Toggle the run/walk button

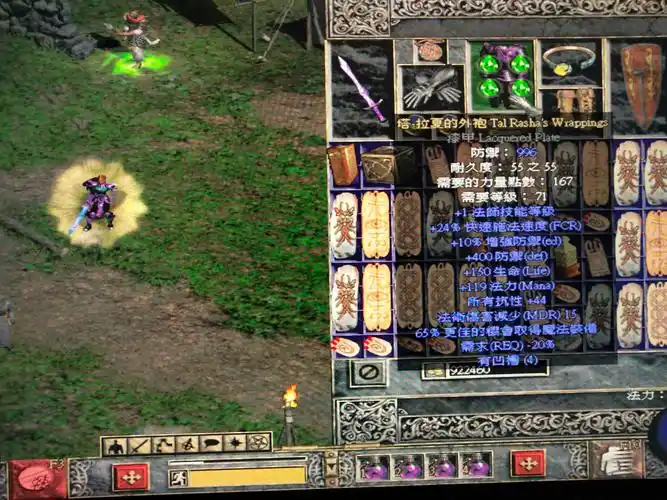click(x=178, y=478)
